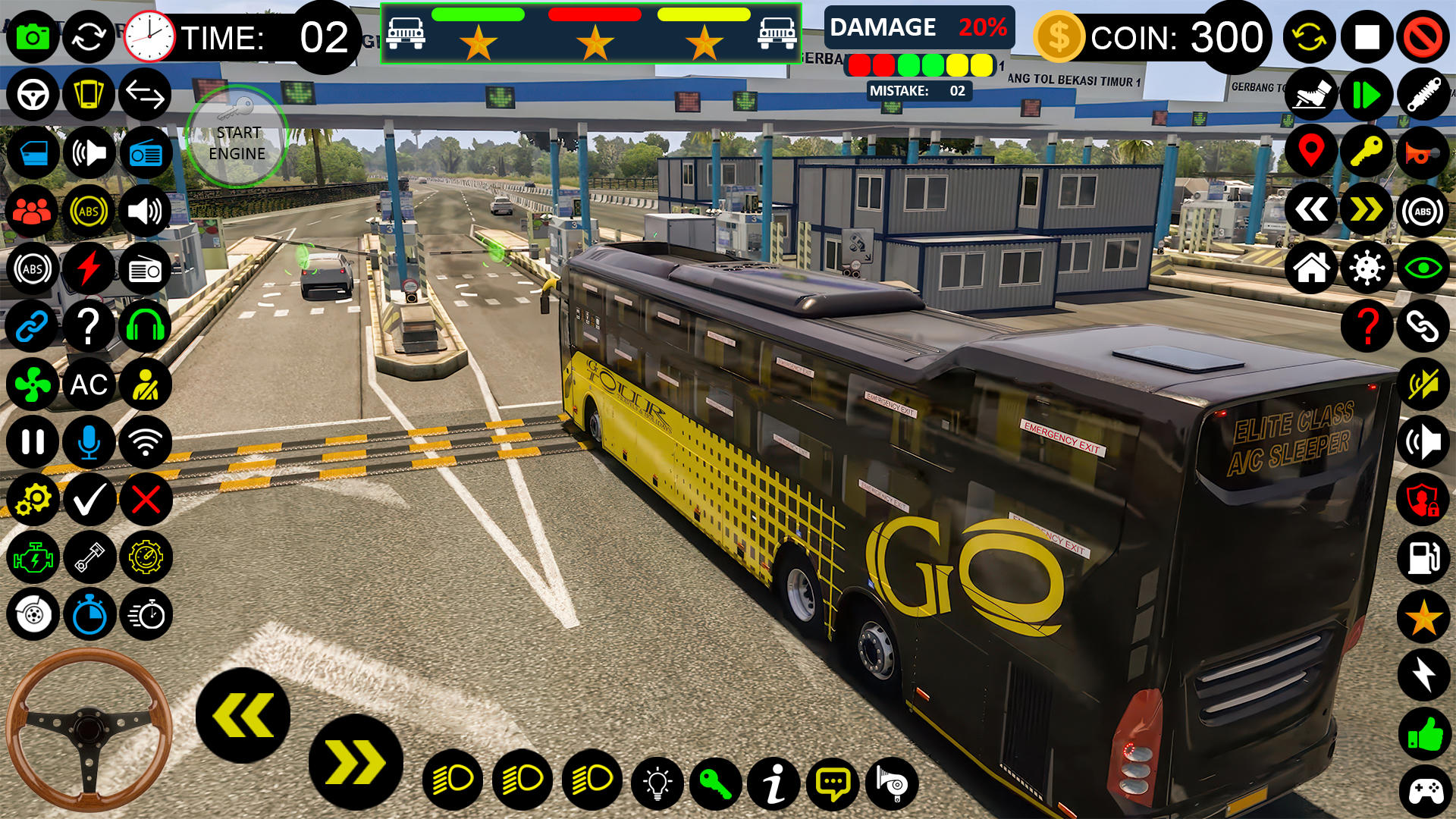The width and height of the screenshot is (1456, 819).
Task: Tap the red prohibition sign icon
Action: (x=1423, y=36)
